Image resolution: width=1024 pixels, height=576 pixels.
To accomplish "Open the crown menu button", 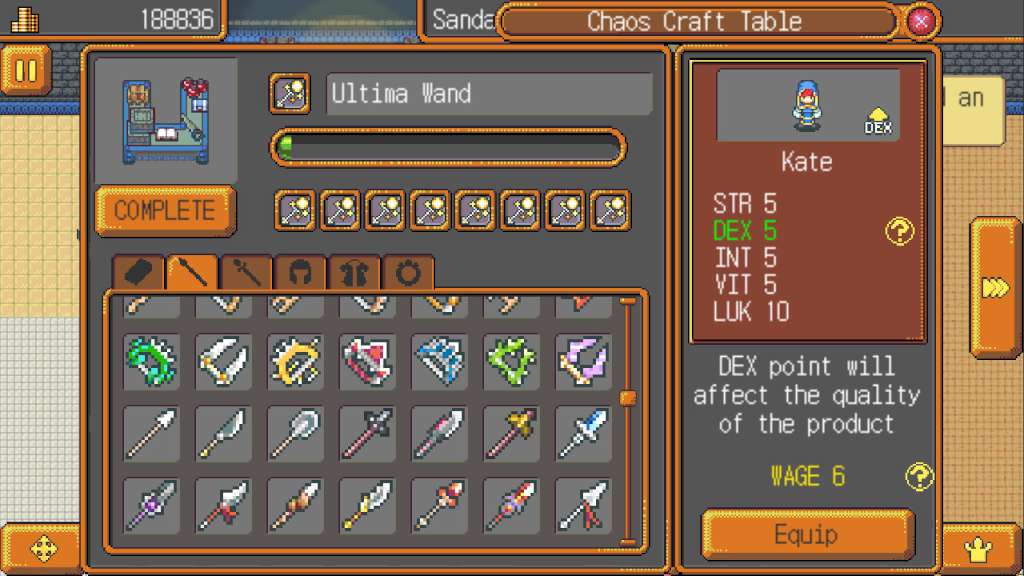I will click(x=976, y=547).
